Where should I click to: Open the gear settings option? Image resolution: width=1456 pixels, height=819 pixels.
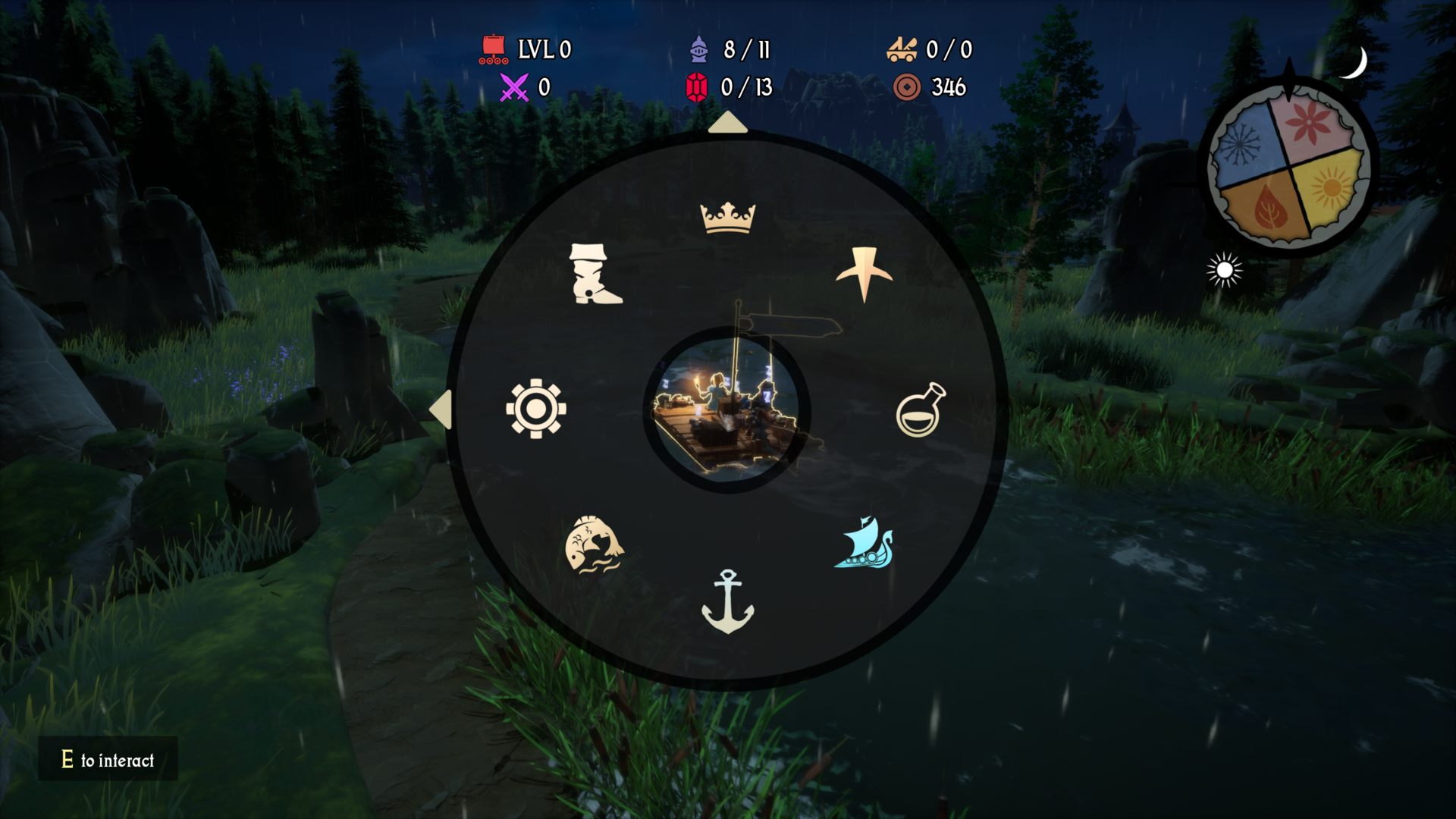(x=536, y=409)
